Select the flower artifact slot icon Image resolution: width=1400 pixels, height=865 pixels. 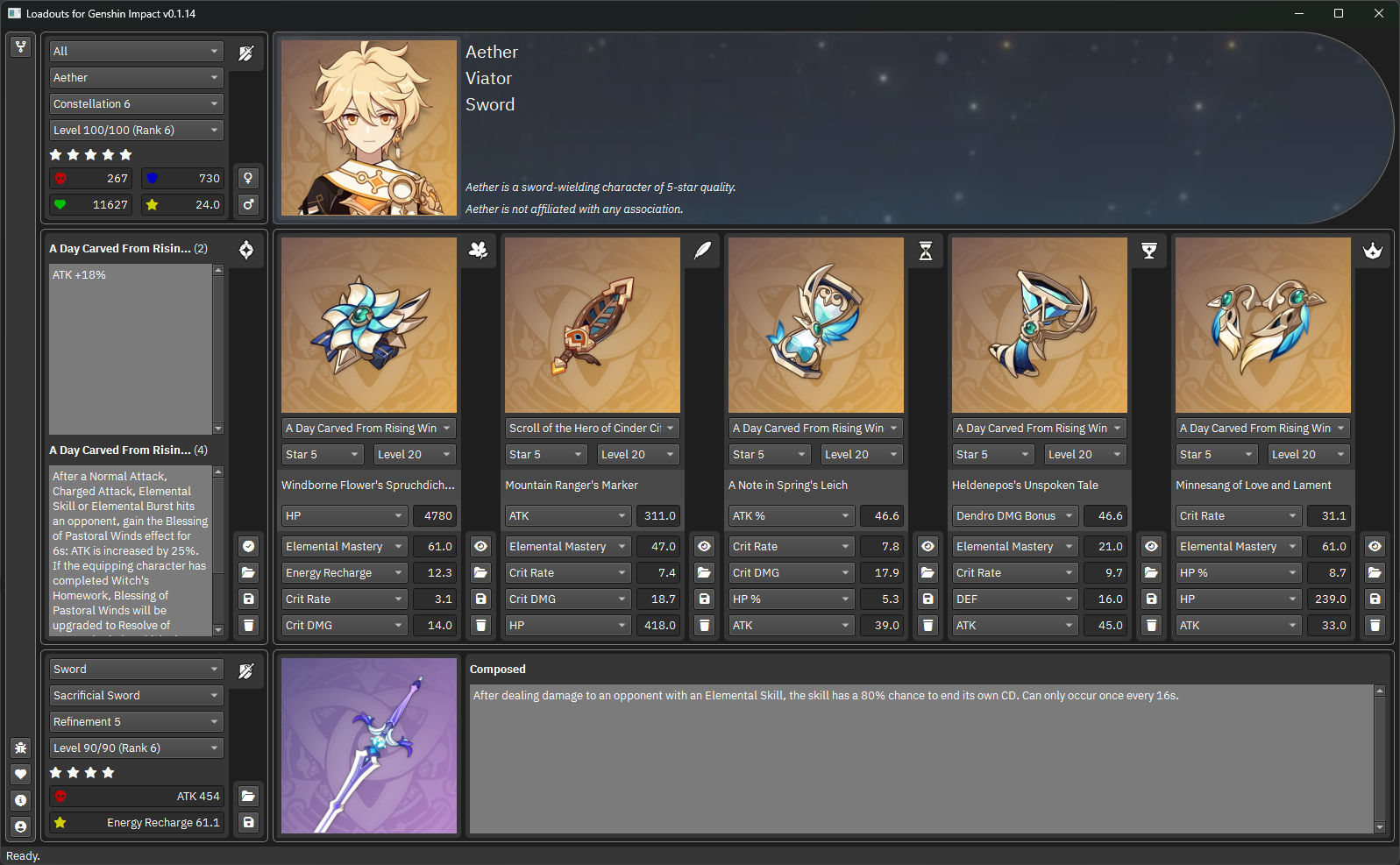pos(479,251)
